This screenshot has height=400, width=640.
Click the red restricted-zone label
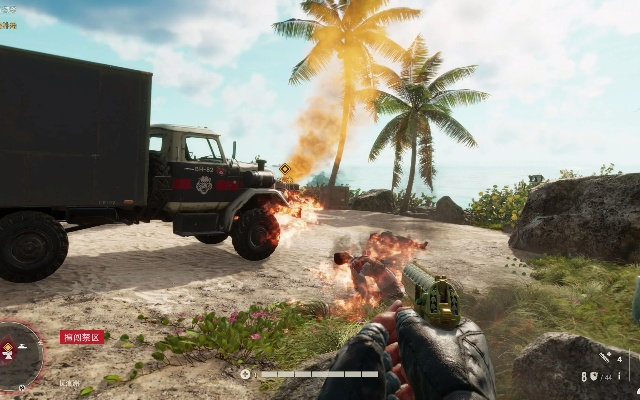coord(81,337)
